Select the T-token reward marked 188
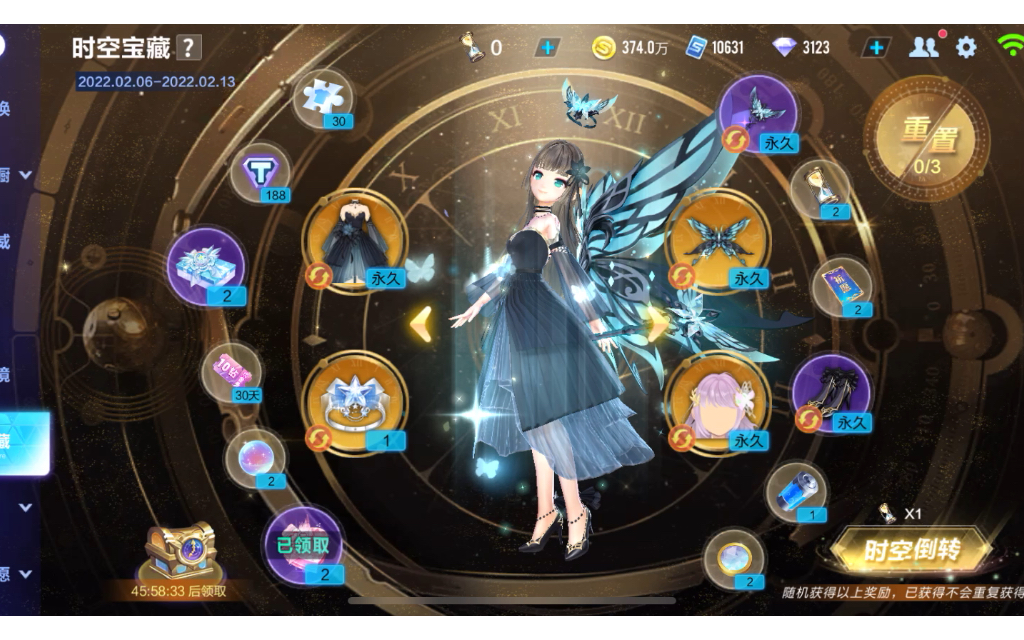The height and width of the screenshot is (640, 1024). 261,173
